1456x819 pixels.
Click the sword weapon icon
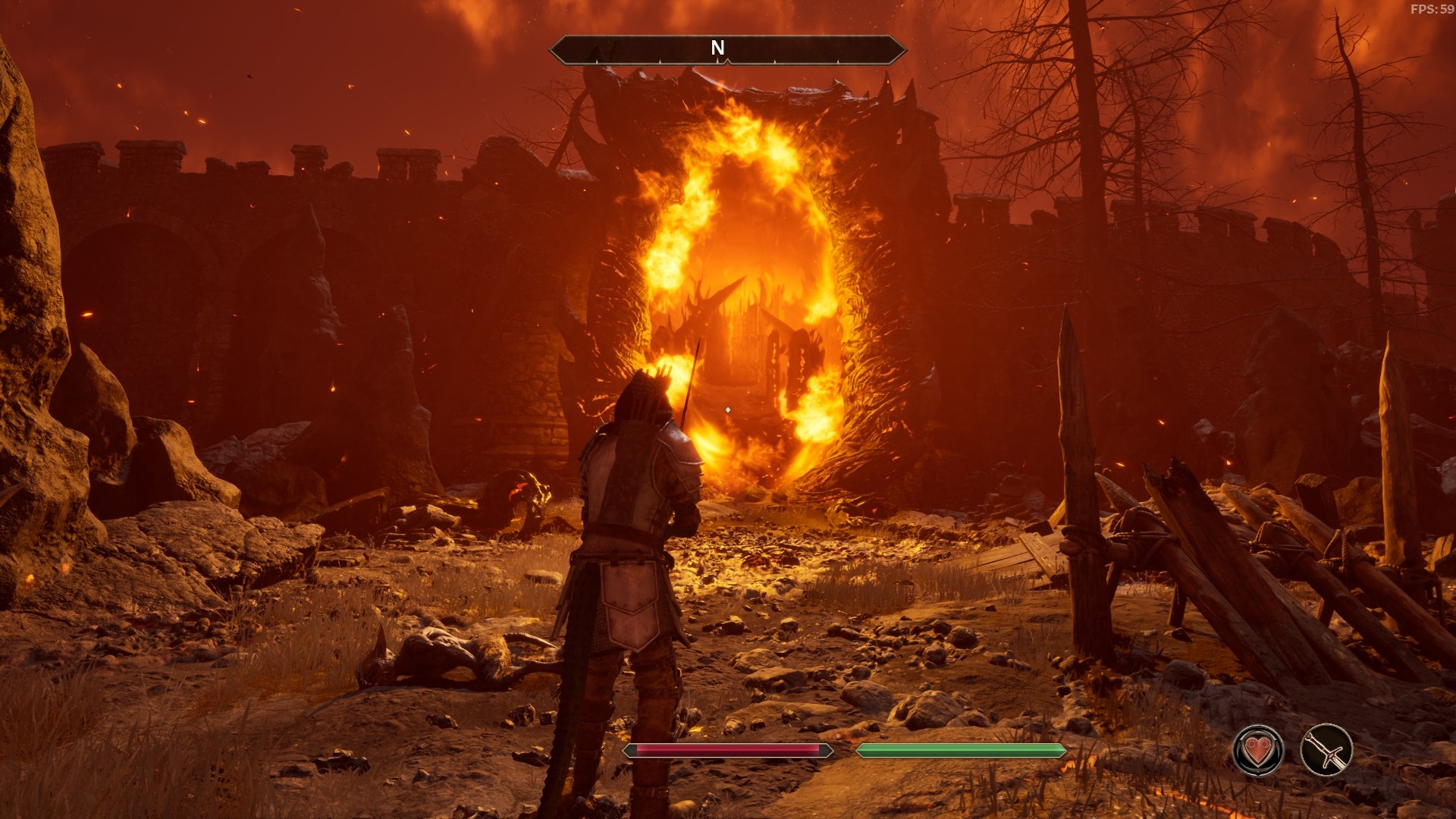click(1326, 751)
